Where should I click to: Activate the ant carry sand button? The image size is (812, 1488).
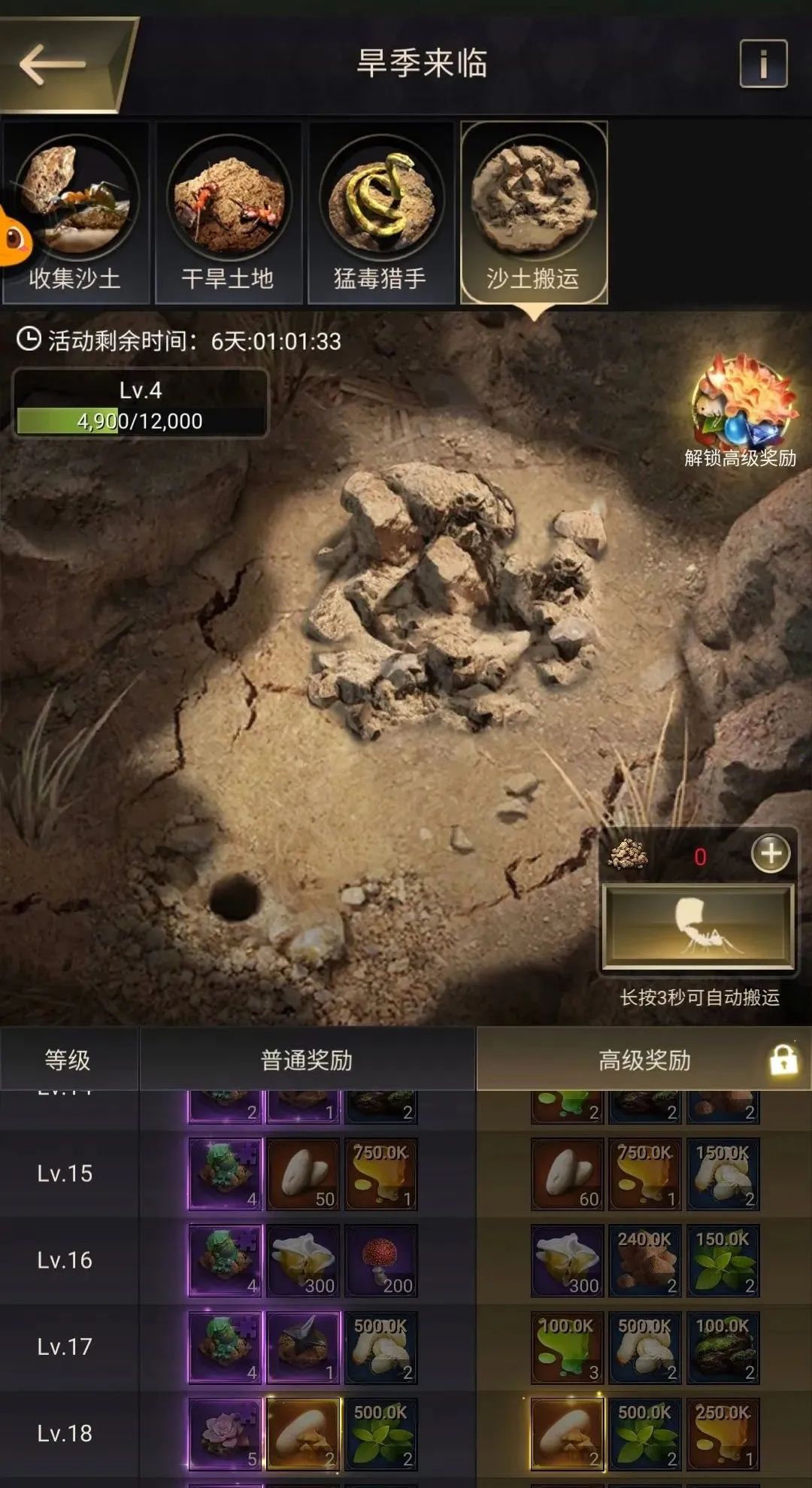coord(698,926)
